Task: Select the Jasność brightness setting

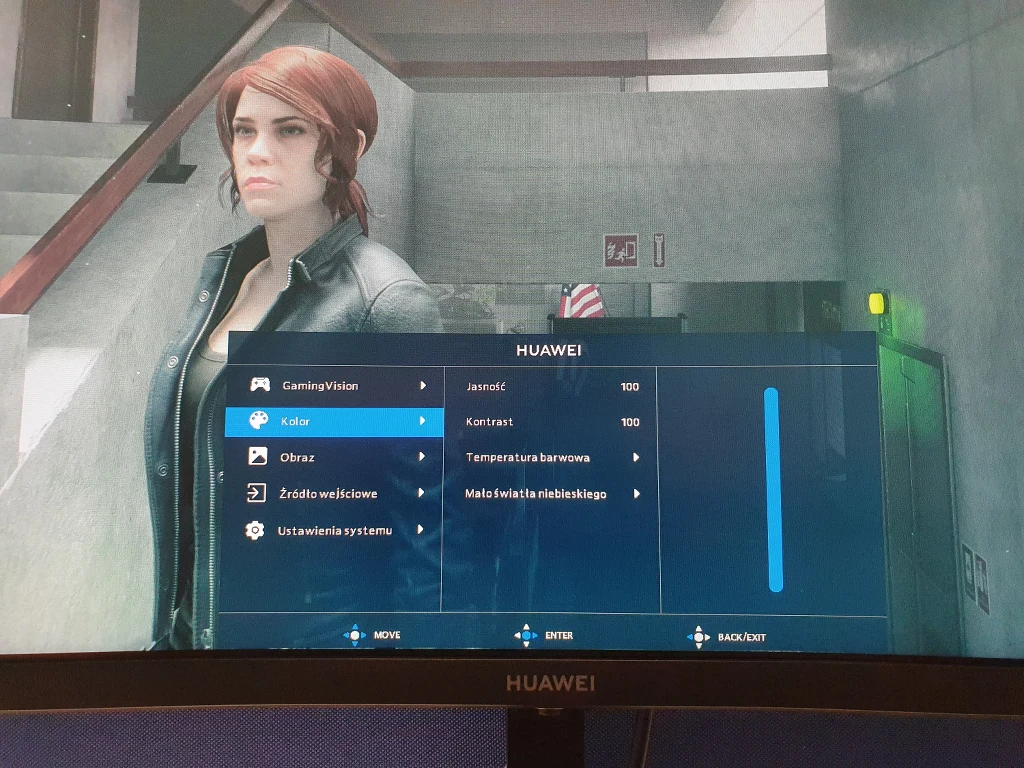Action: pyautogui.click(x=551, y=386)
